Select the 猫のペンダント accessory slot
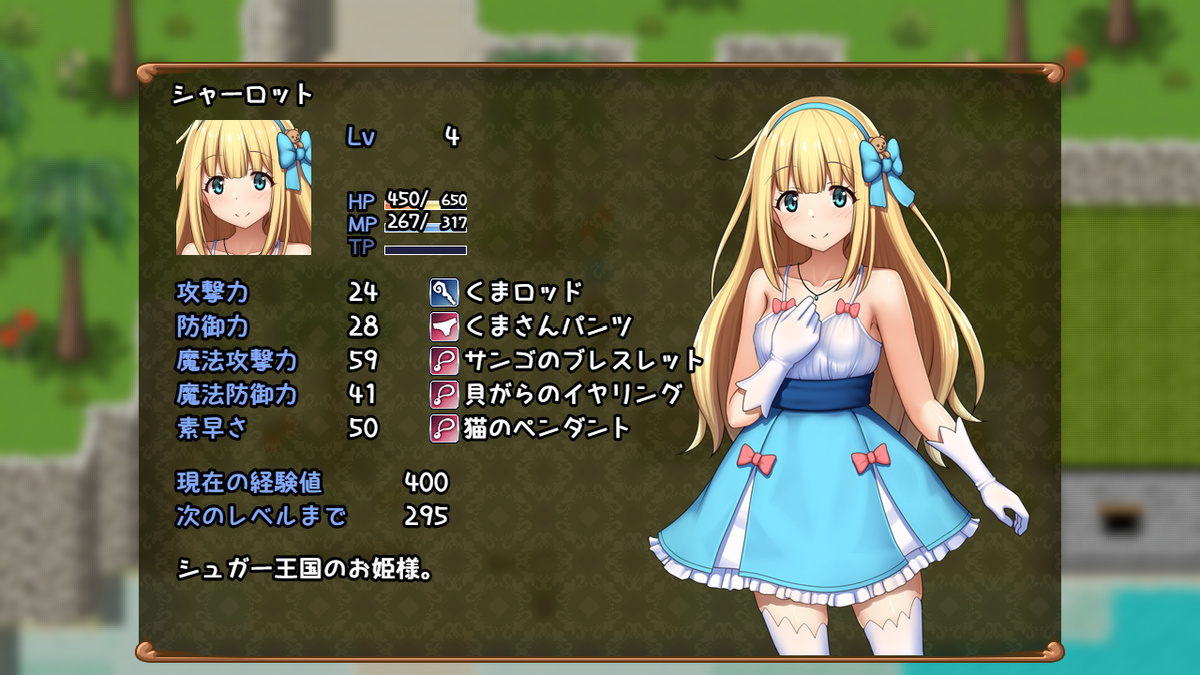This screenshot has width=1200, height=675. pyautogui.click(x=530, y=428)
